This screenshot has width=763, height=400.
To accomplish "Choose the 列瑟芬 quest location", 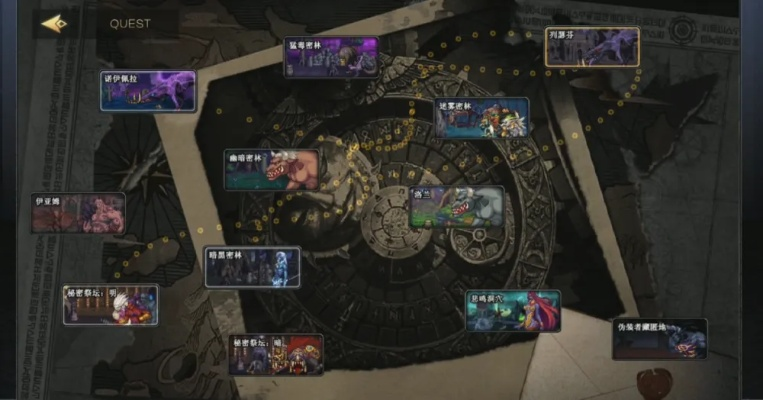I will [x=592, y=47].
